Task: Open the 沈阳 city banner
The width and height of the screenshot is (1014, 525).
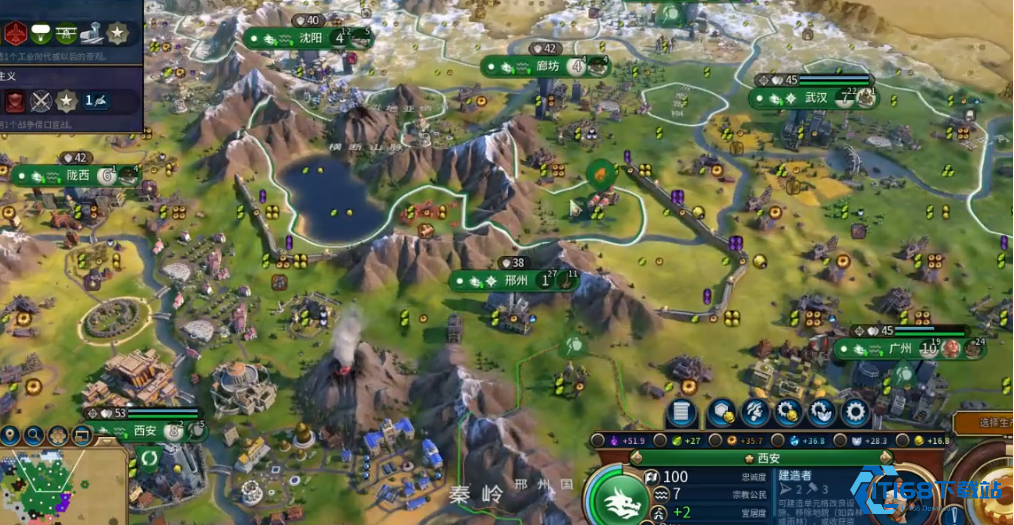Action: [310, 39]
